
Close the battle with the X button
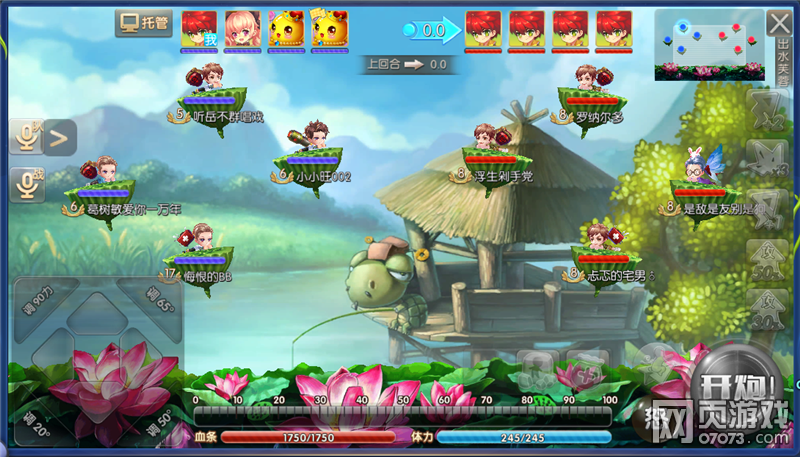[778, 23]
